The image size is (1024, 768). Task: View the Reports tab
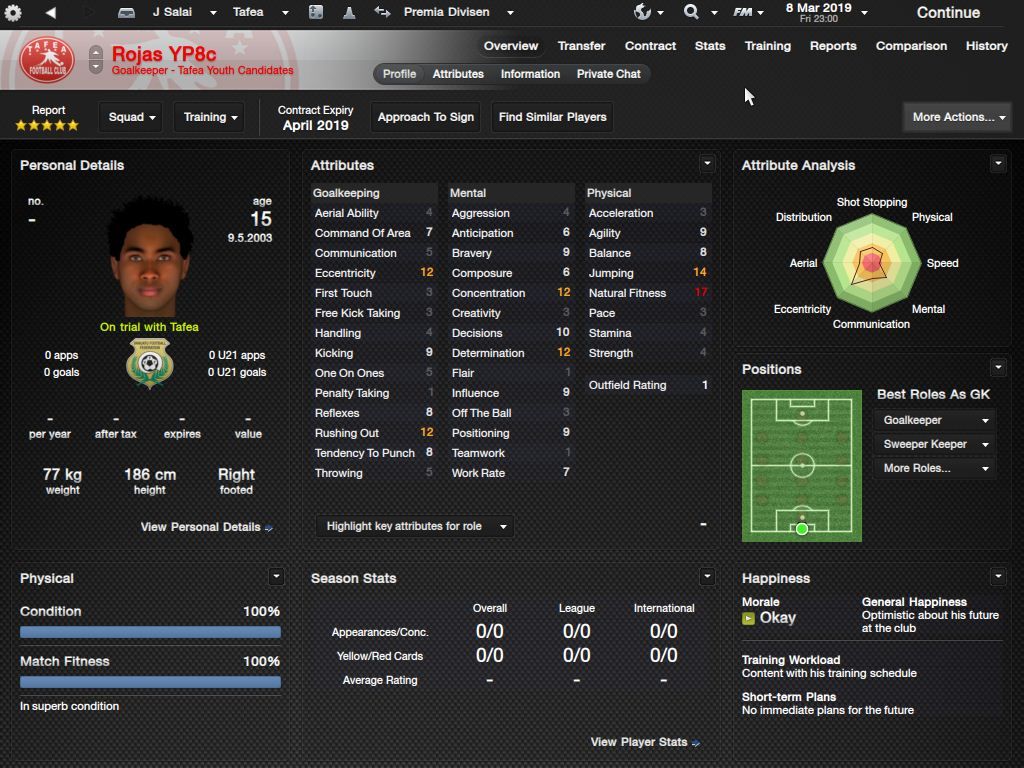833,46
